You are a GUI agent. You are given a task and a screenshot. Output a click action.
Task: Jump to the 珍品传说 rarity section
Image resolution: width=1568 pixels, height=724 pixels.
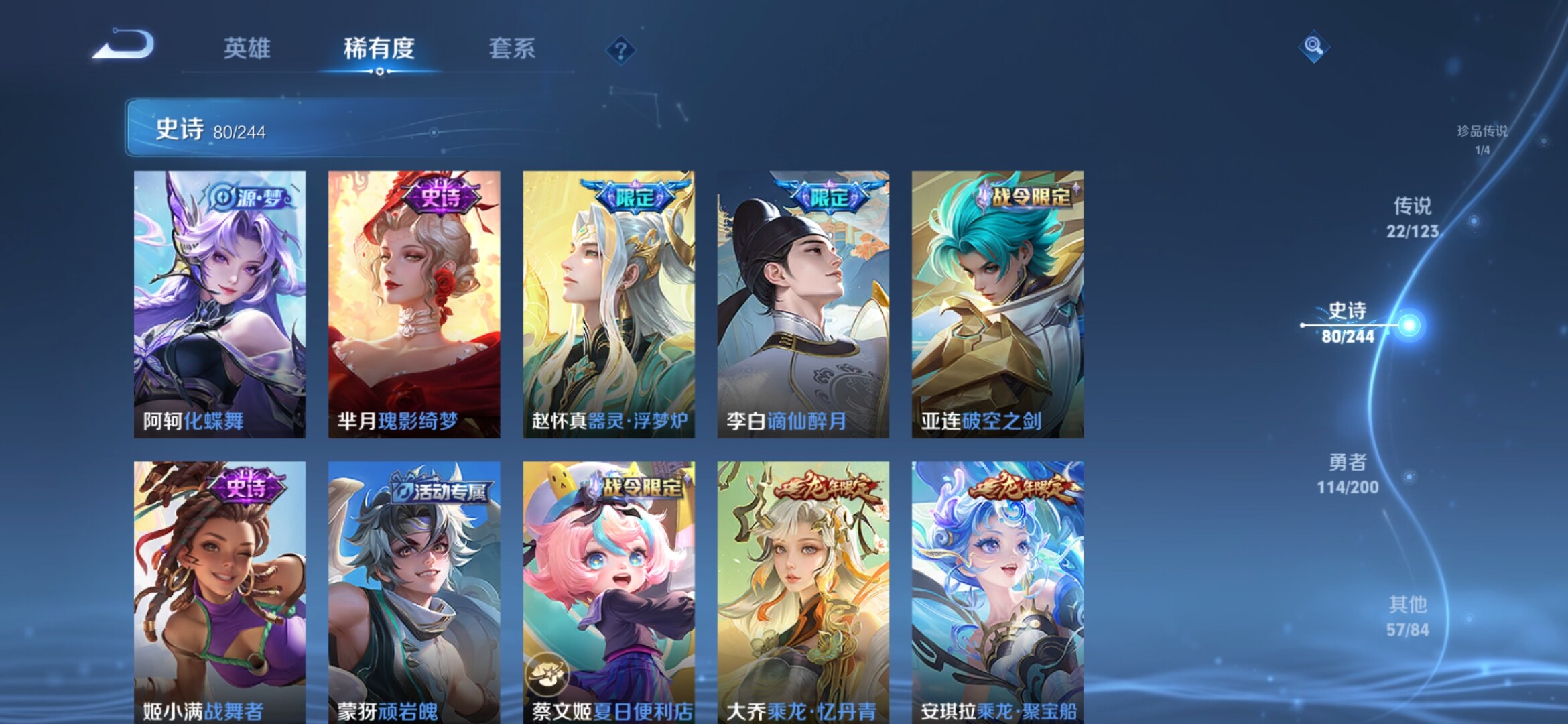(x=1482, y=139)
